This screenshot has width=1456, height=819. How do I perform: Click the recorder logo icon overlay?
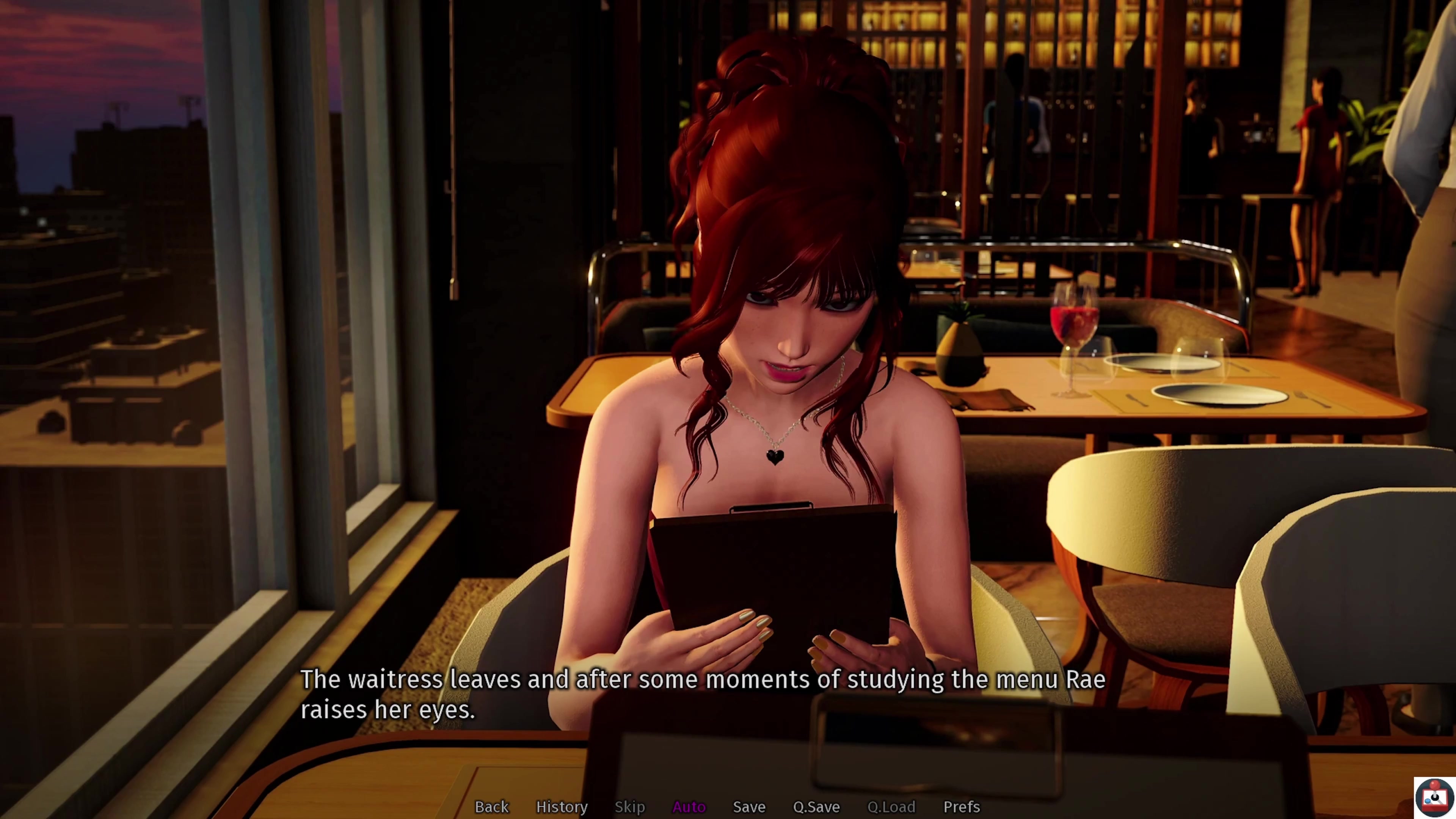[1434, 797]
